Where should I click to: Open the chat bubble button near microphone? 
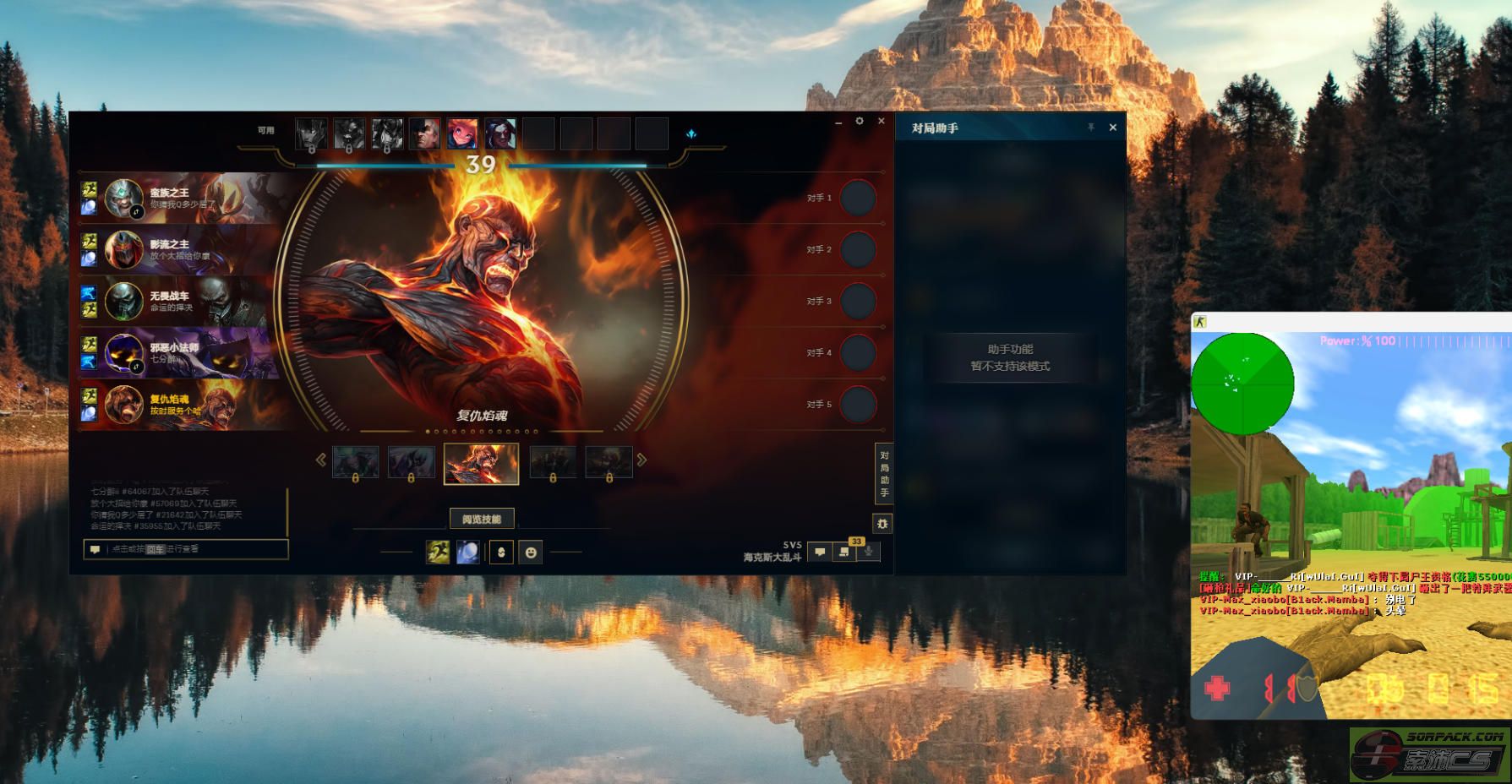coord(819,552)
